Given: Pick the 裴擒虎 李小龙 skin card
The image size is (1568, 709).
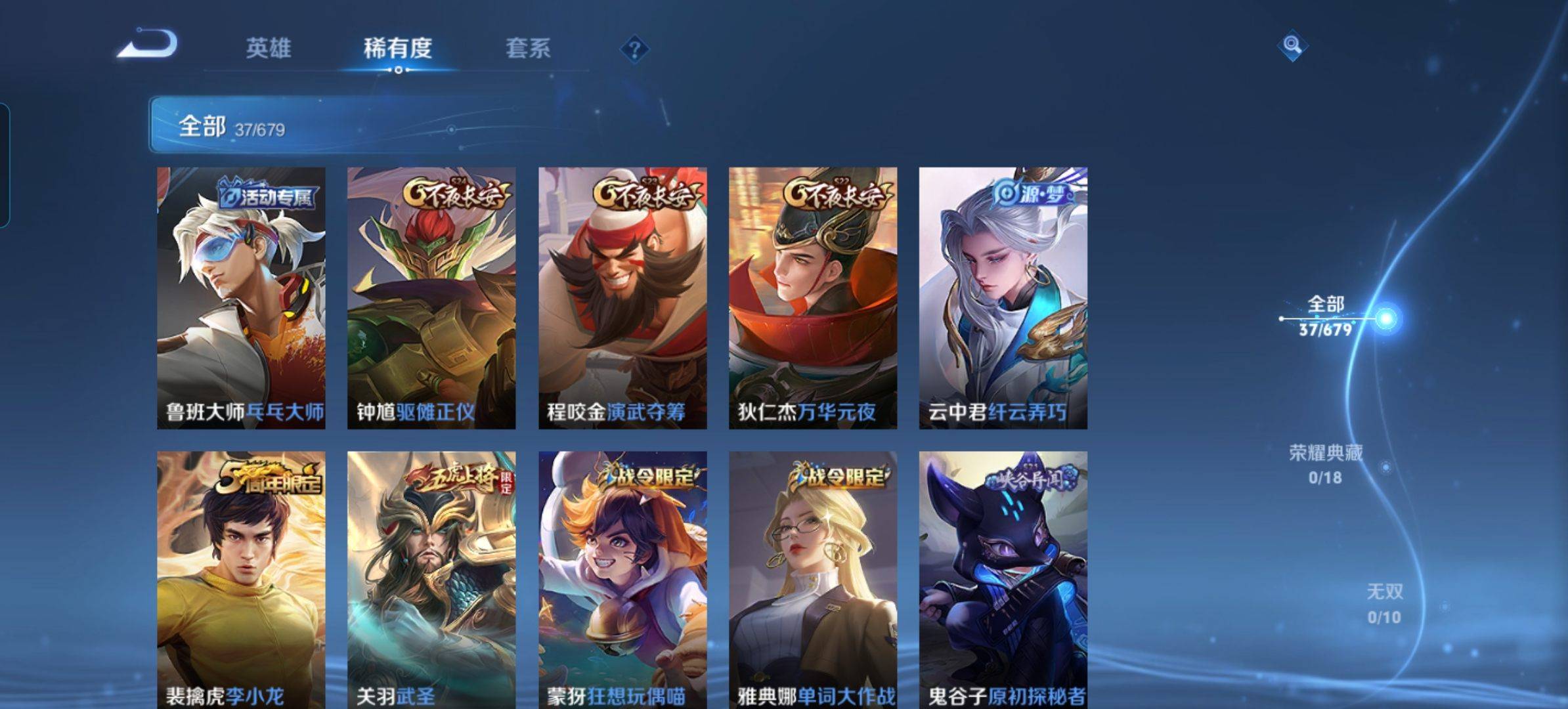Looking at the screenshot, I should (241, 579).
